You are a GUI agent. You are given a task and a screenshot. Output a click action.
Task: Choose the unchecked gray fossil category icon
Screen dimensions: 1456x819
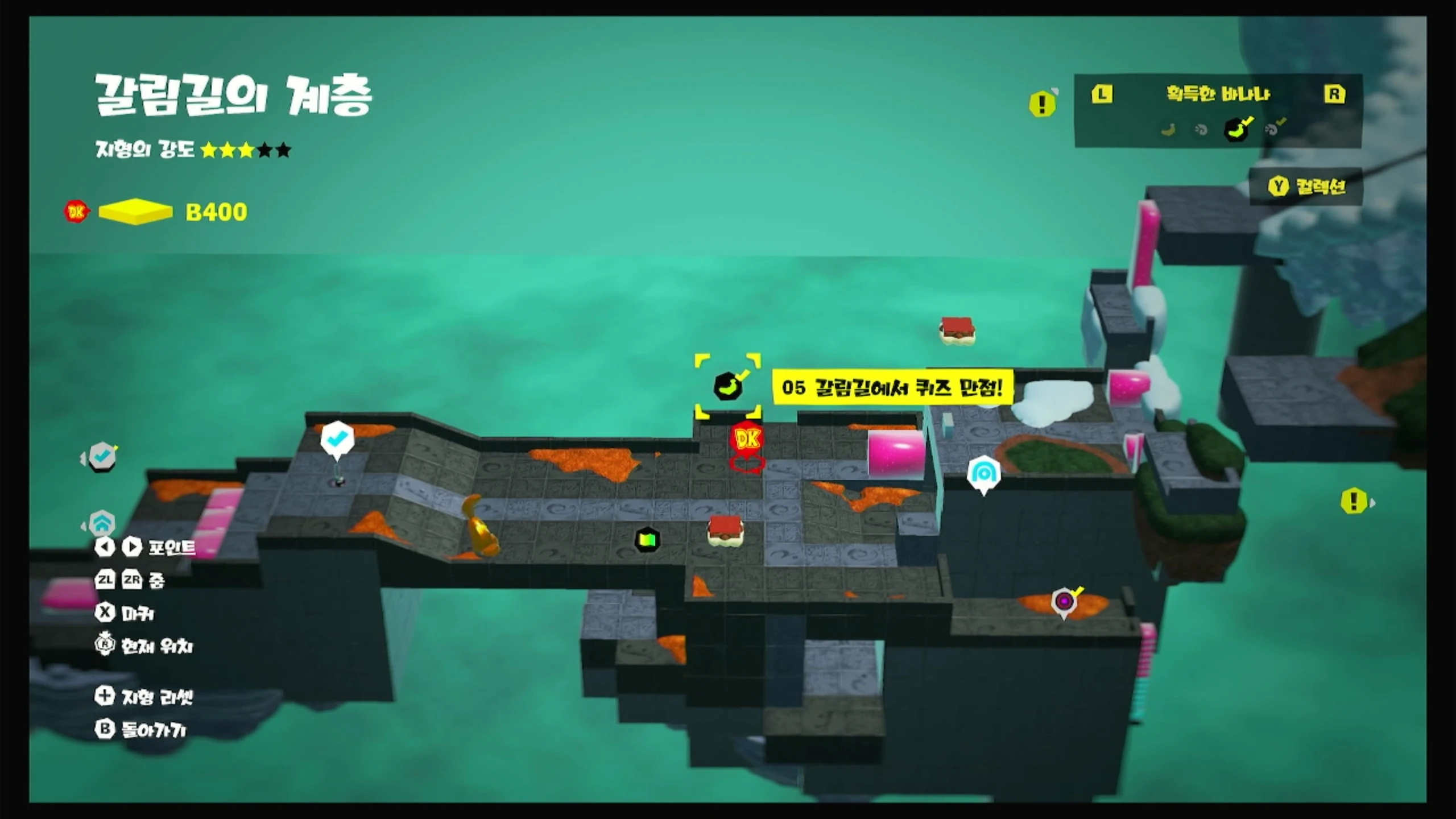[1201, 130]
